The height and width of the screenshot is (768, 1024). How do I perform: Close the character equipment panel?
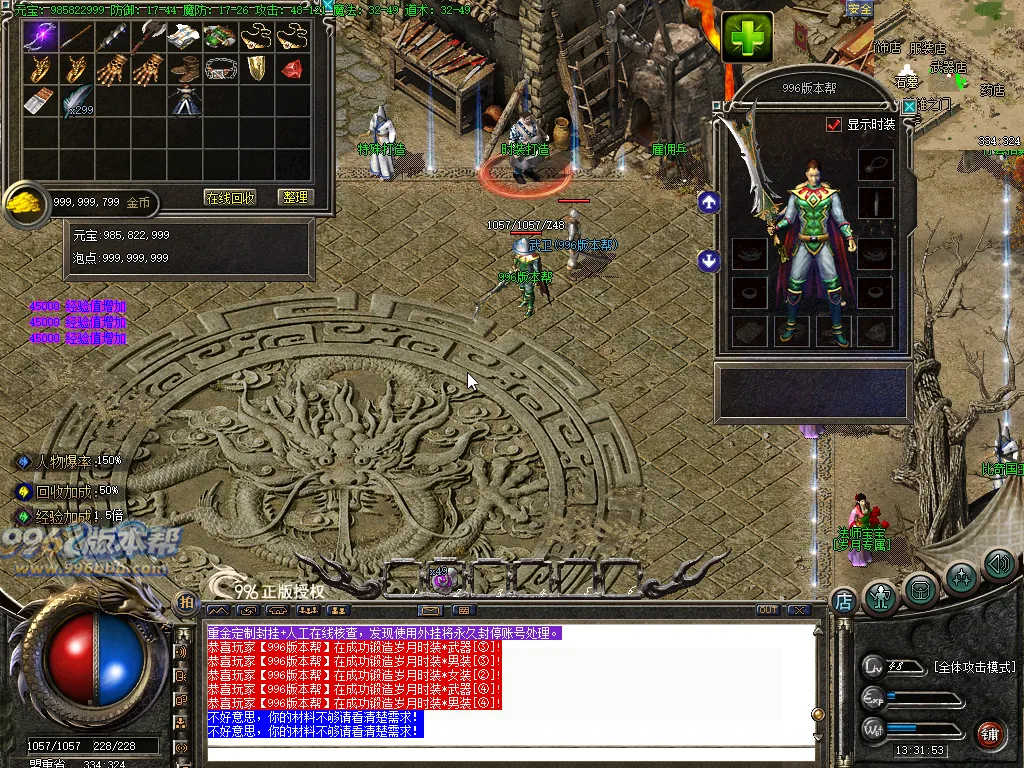pyautogui.click(x=908, y=107)
